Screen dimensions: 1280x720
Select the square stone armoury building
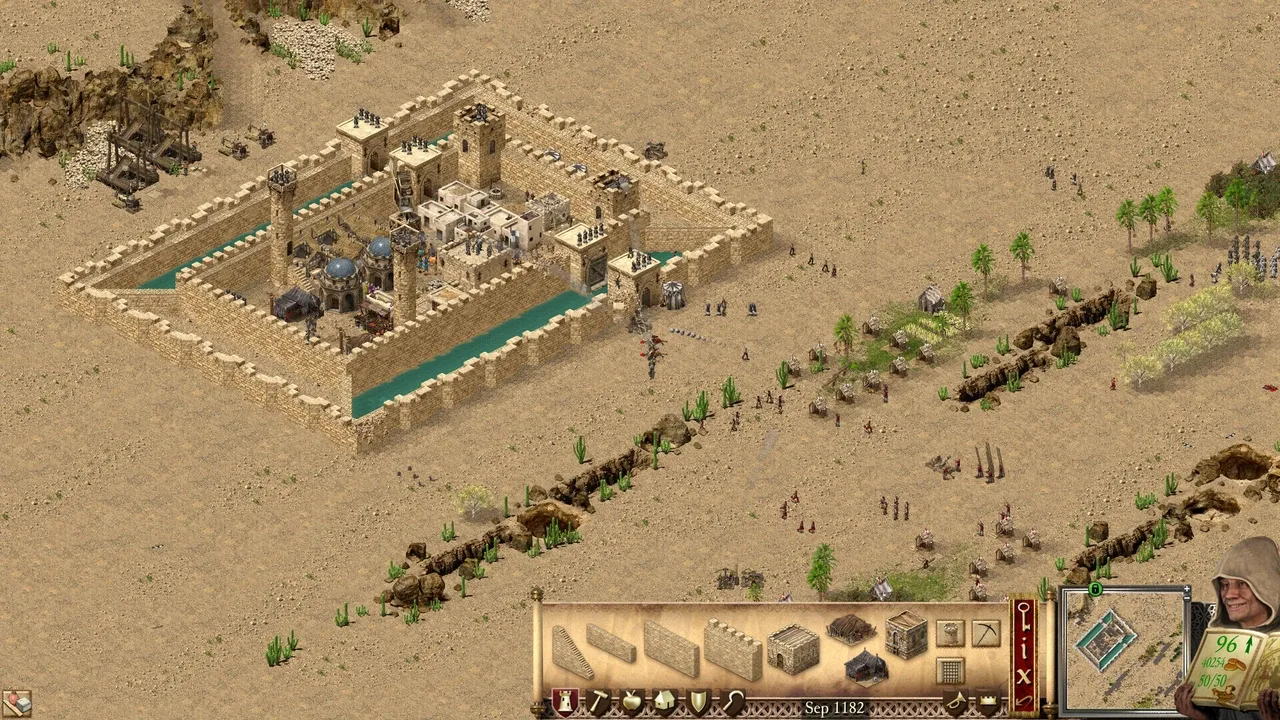906,636
